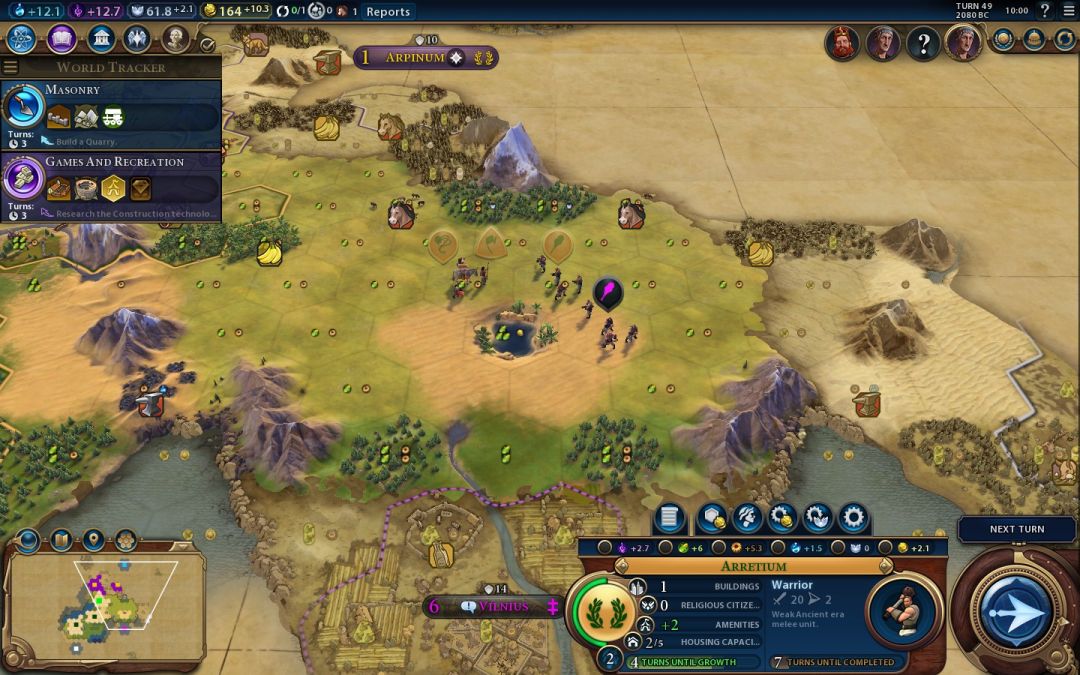
Task: Open the Great People portrait icon
Action: (x=175, y=39)
